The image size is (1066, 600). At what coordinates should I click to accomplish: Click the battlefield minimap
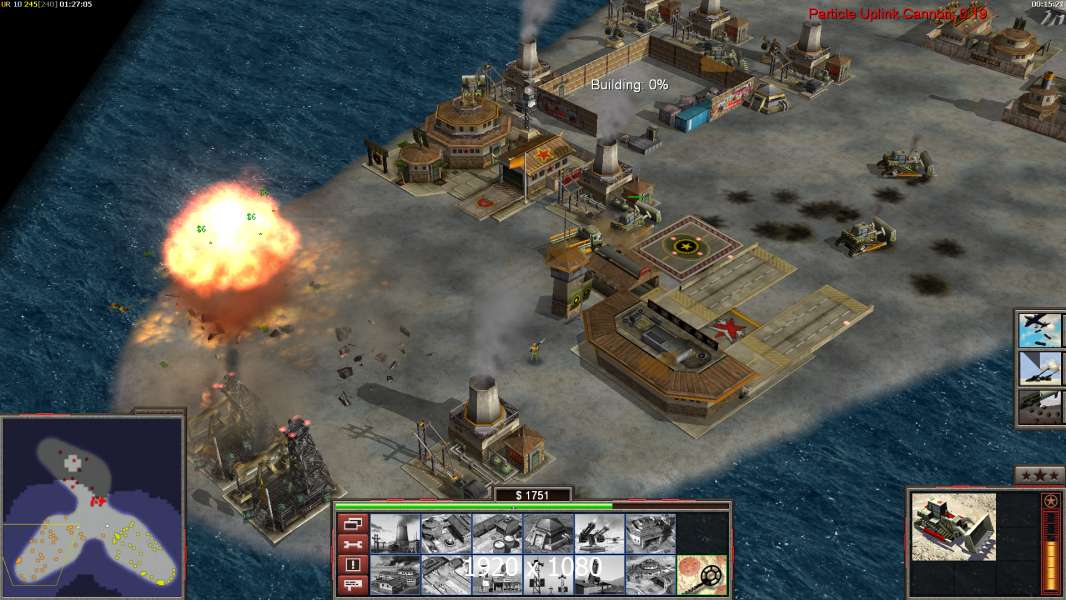92,504
